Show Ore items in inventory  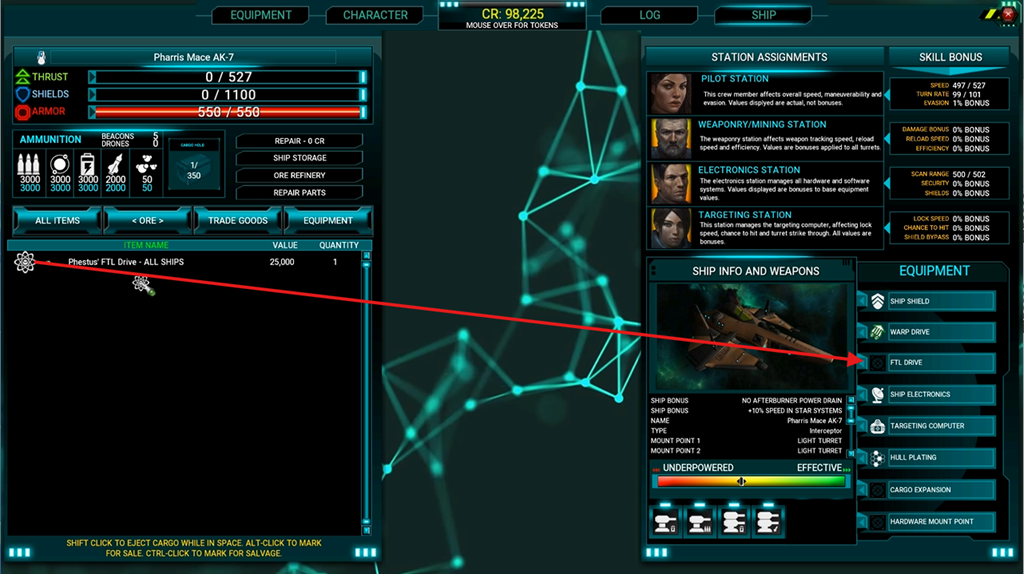(x=147, y=220)
